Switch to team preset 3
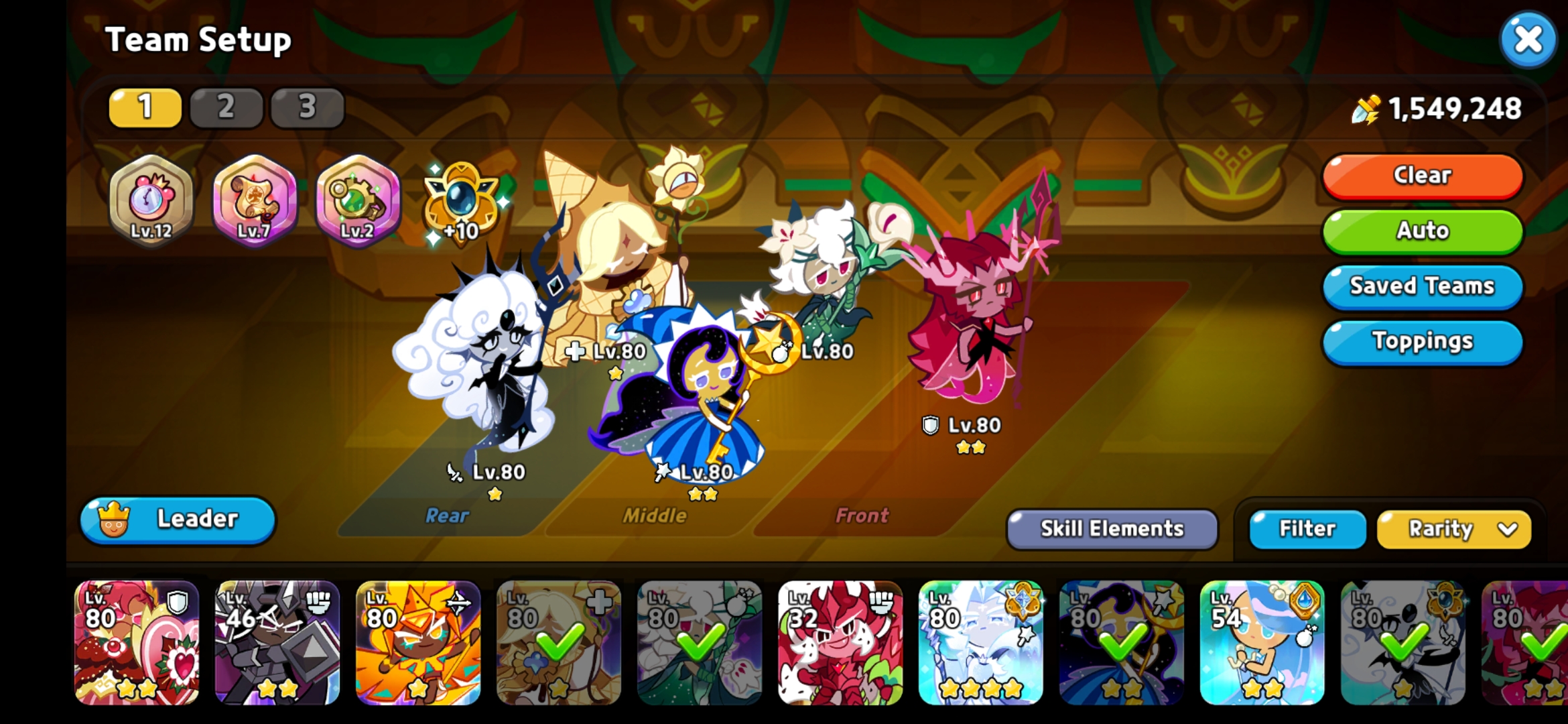The image size is (1568, 724). pos(307,108)
